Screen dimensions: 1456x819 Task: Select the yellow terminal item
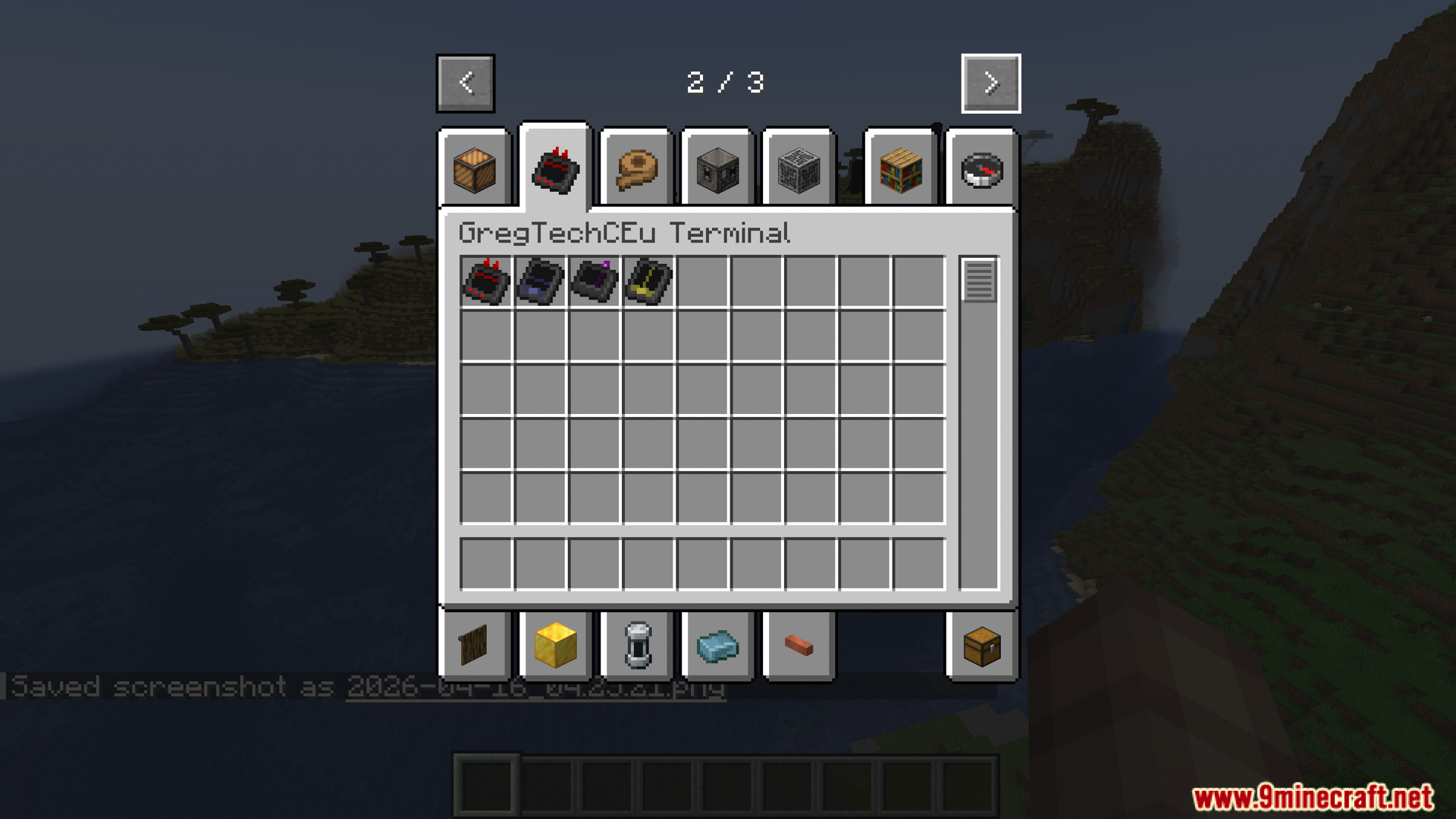648,282
